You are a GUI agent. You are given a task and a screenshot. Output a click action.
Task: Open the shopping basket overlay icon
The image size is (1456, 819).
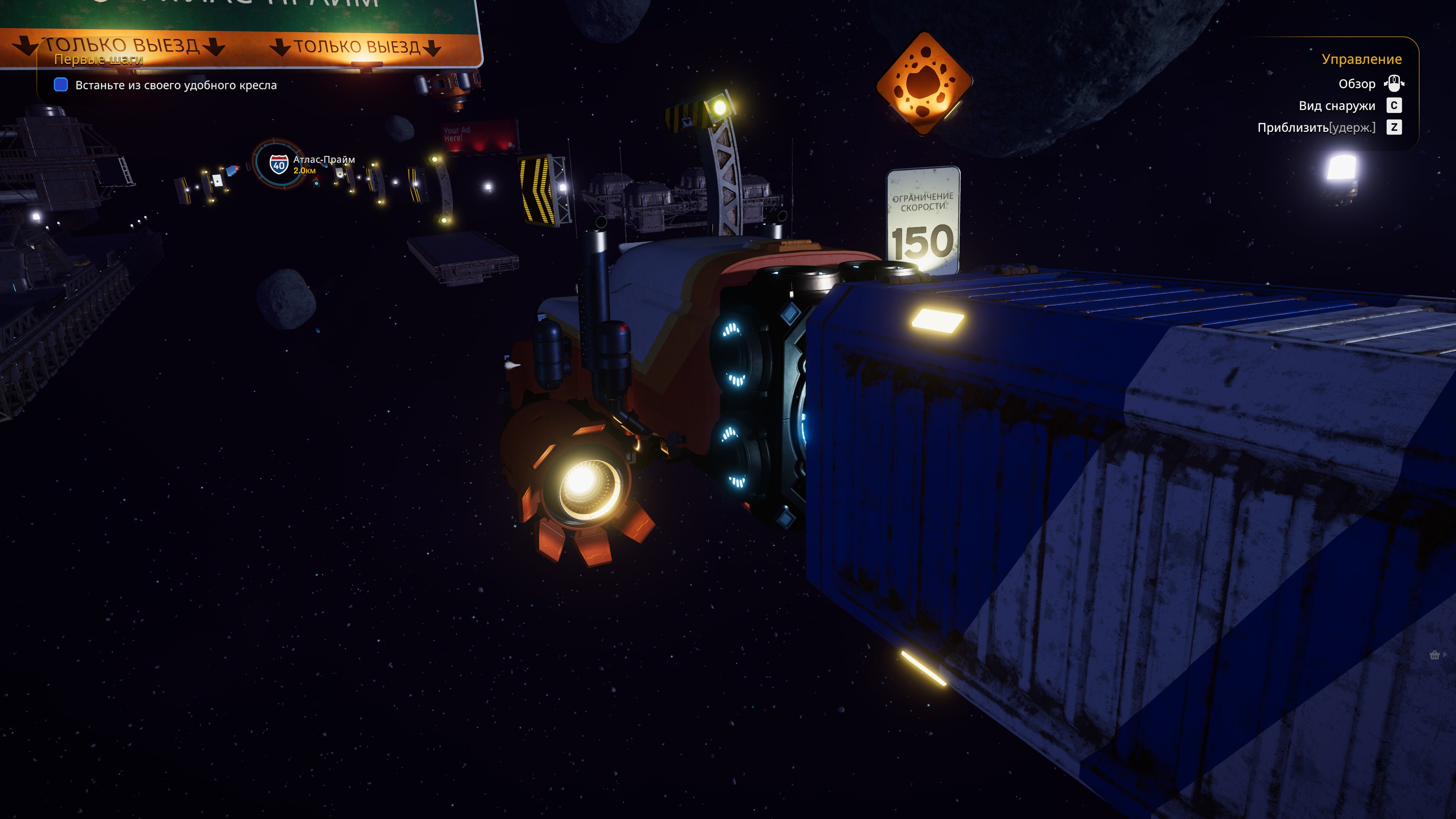click(x=1434, y=655)
